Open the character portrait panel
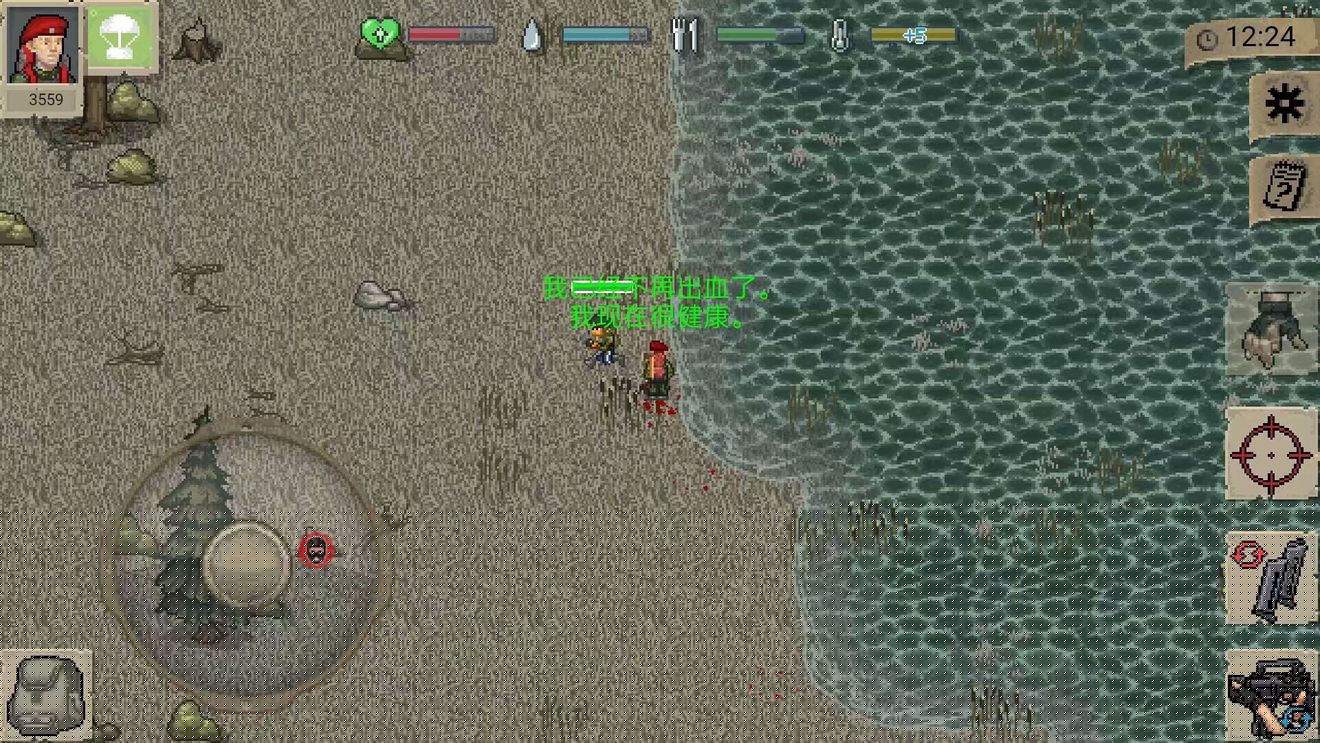The height and width of the screenshot is (743, 1320). (x=42, y=45)
